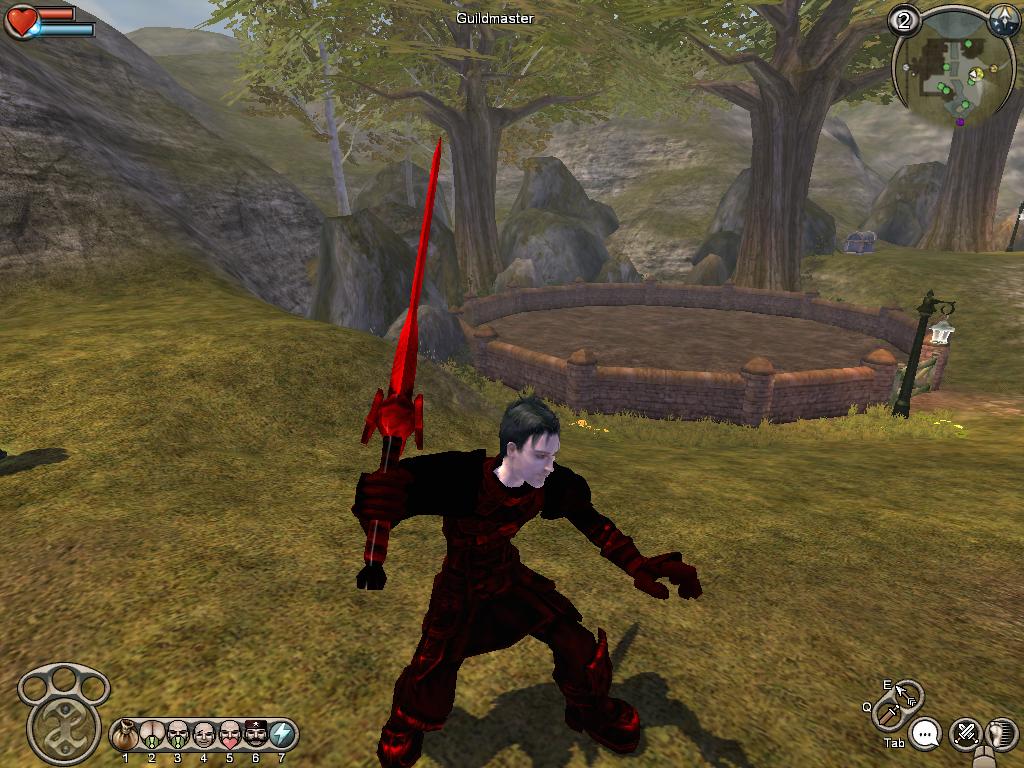Use the bare back expression in slot 2
This screenshot has width=1024, height=768.
click(x=152, y=735)
